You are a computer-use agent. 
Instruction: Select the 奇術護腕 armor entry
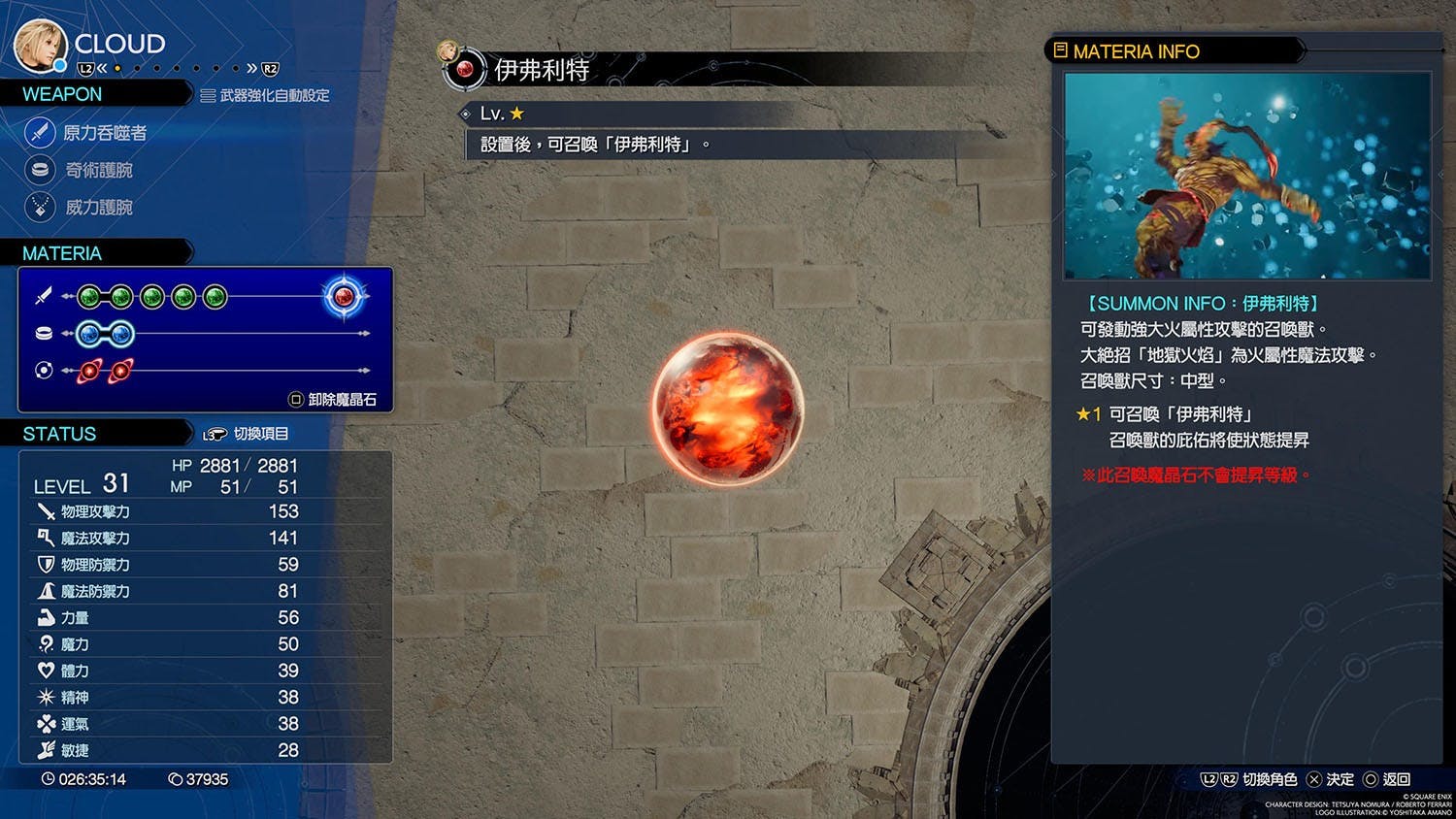click(98, 171)
